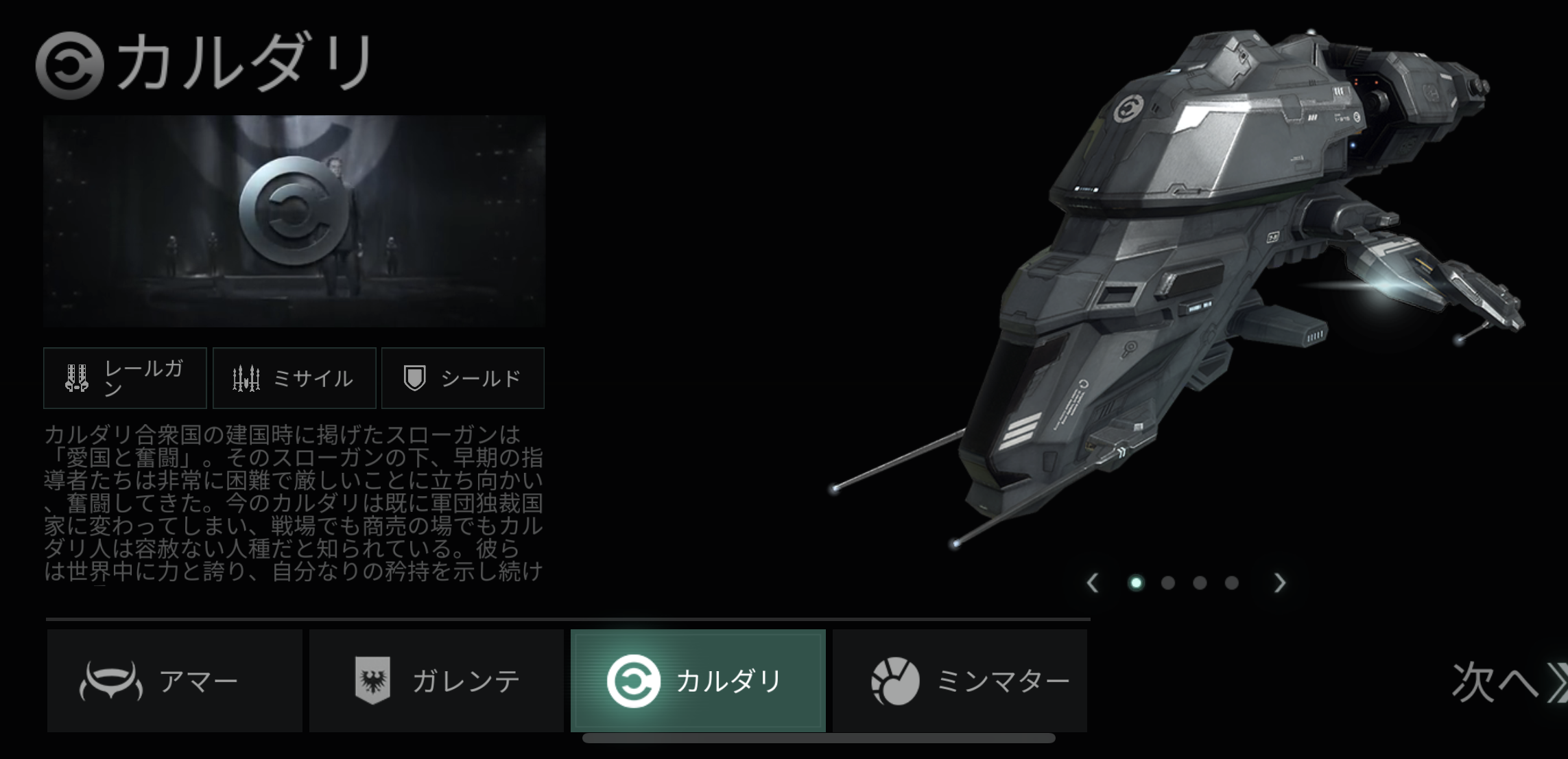Switch to the カルダリ faction tab
1568x759 pixels.
(698, 681)
